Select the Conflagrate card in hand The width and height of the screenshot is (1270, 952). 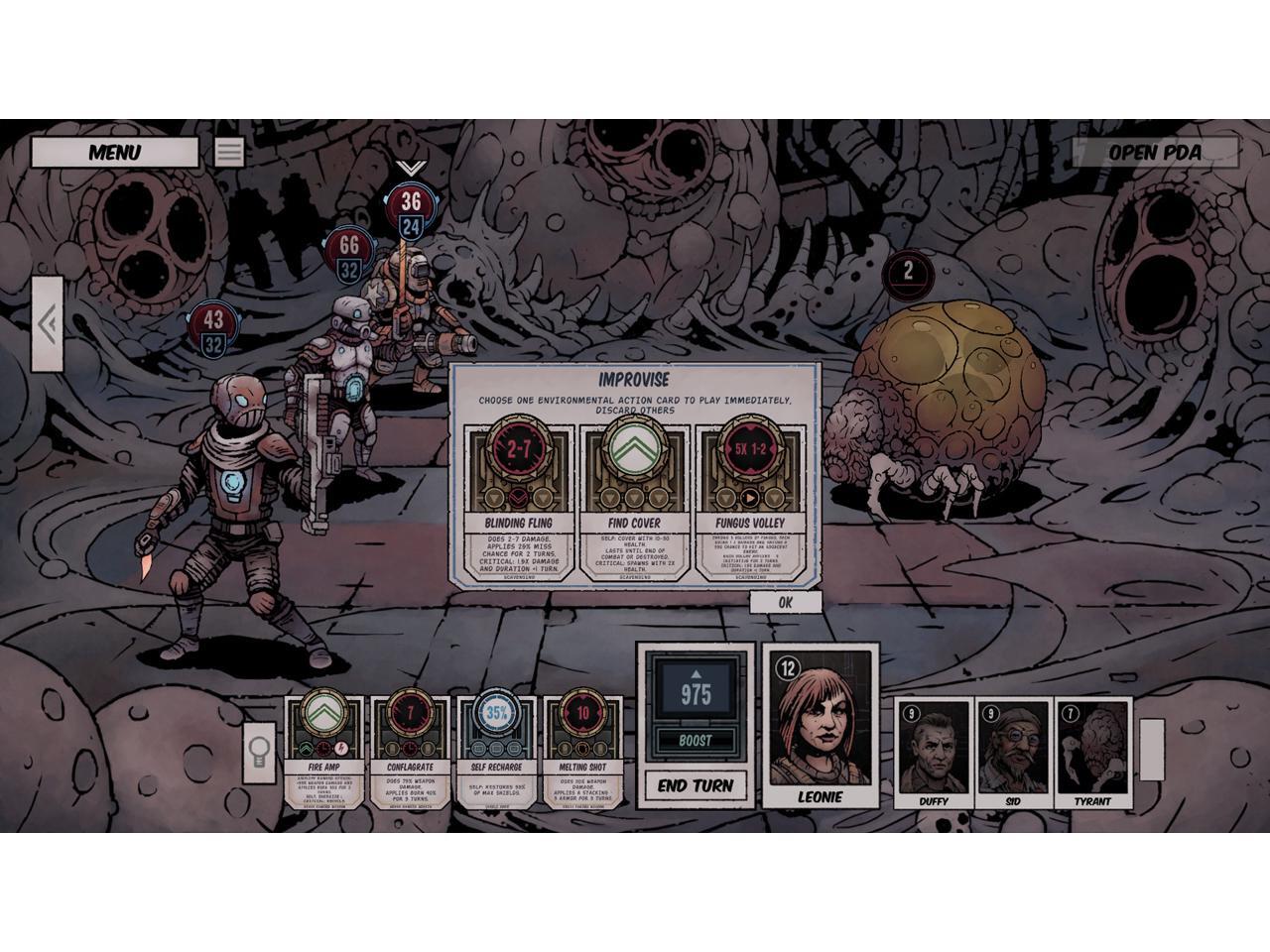[410, 753]
